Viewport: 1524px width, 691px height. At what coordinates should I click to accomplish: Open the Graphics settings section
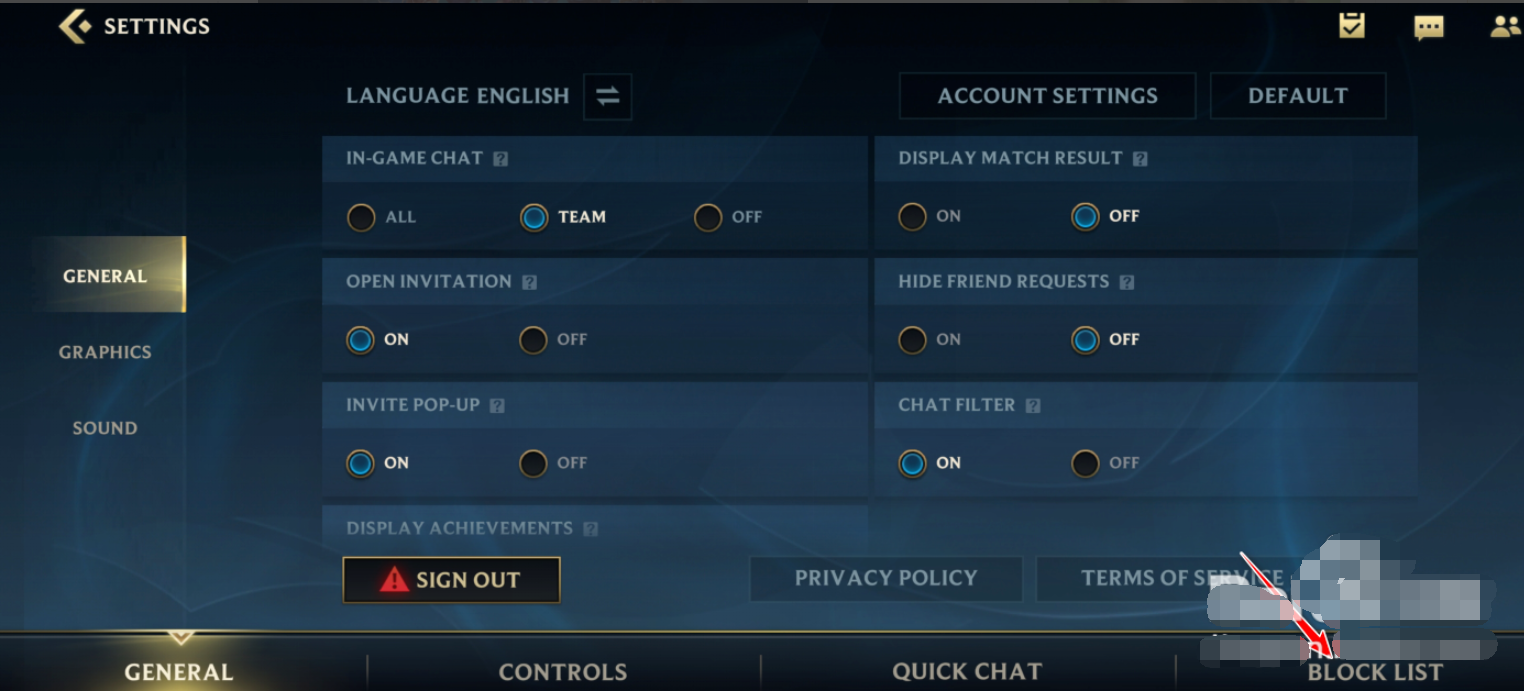pyautogui.click(x=105, y=352)
